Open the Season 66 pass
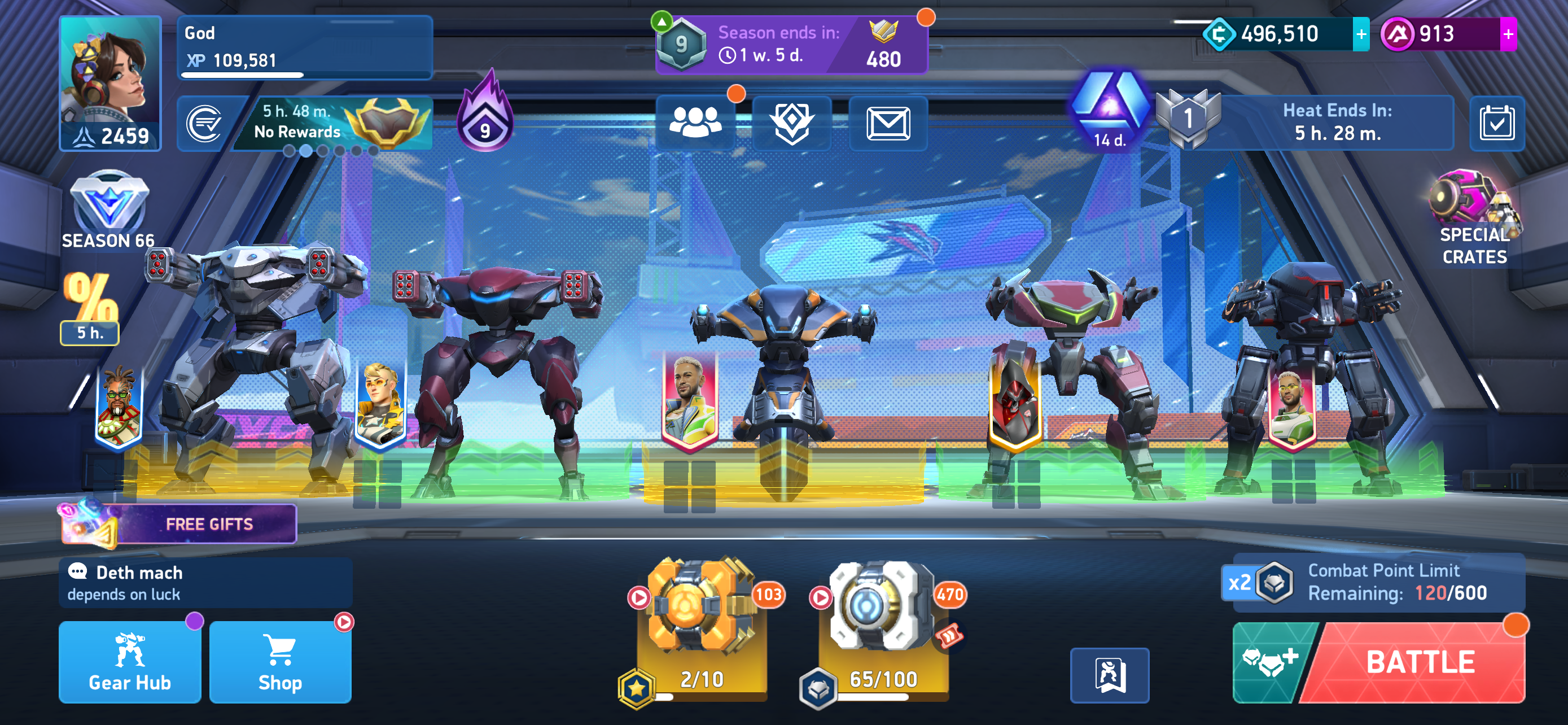Viewport: 1568px width, 725px height. coord(108,210)
